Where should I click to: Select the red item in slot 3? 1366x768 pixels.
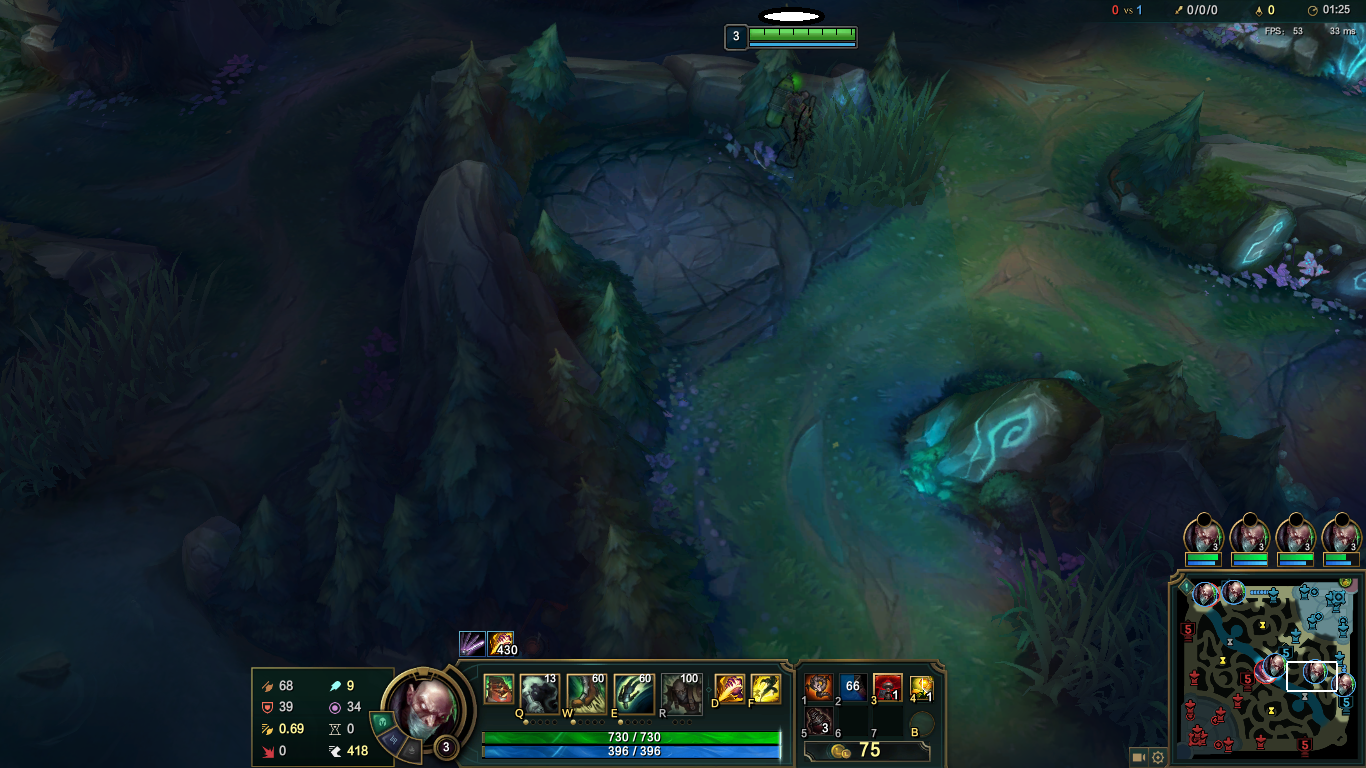(888, 687)
